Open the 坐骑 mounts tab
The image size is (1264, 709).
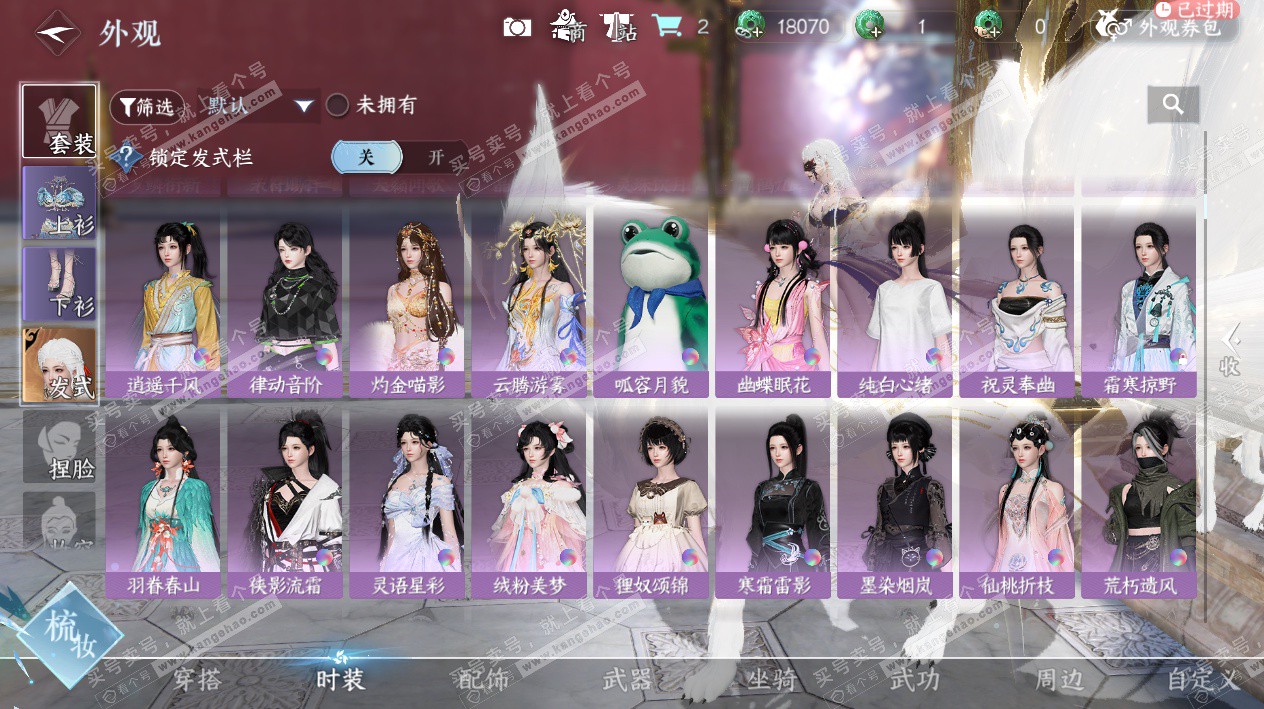tap(773, 680)
